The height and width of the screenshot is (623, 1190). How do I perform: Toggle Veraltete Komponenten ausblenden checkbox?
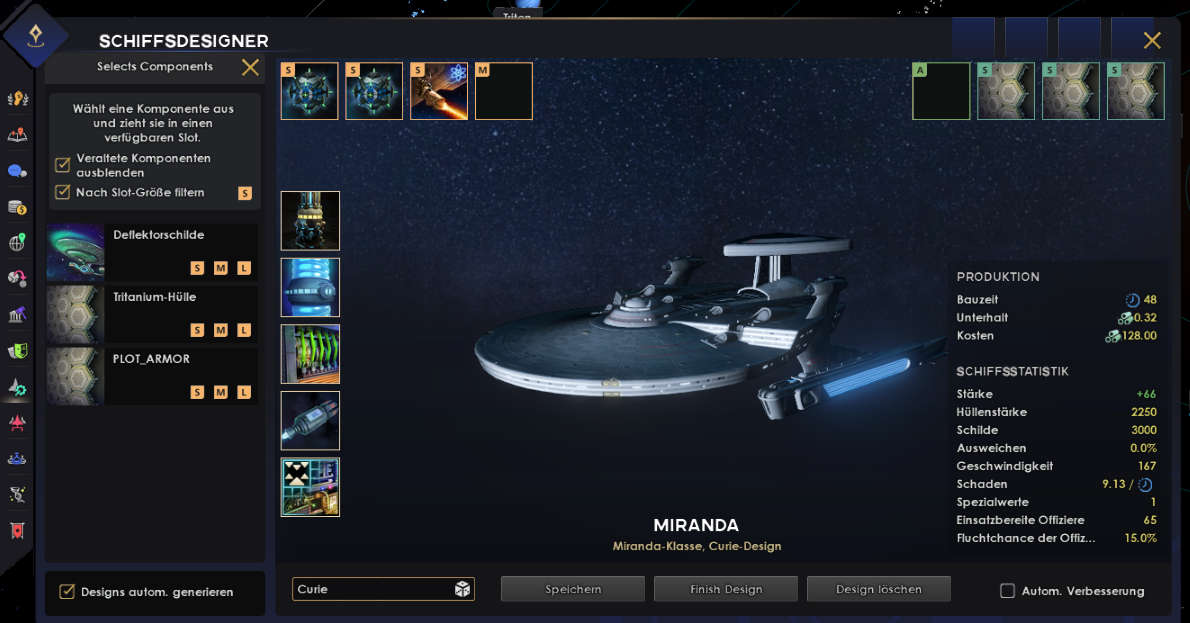point(63,165)
